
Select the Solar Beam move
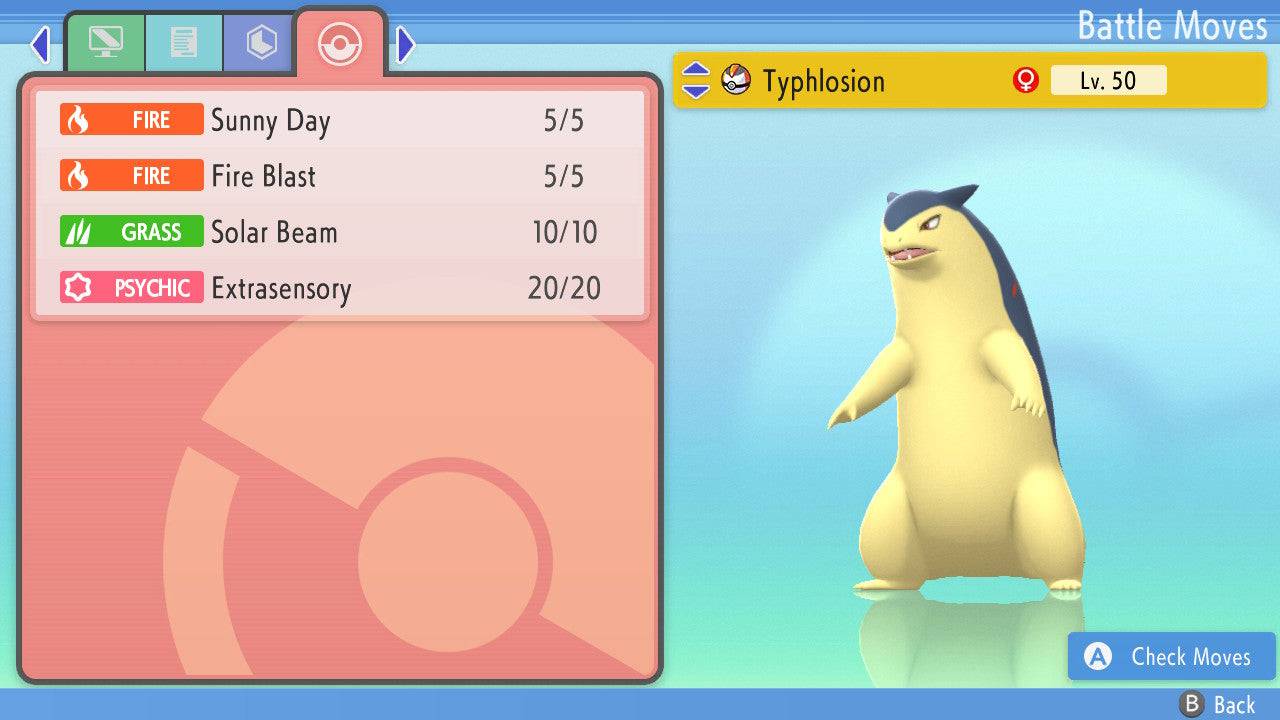pos(340,233)
